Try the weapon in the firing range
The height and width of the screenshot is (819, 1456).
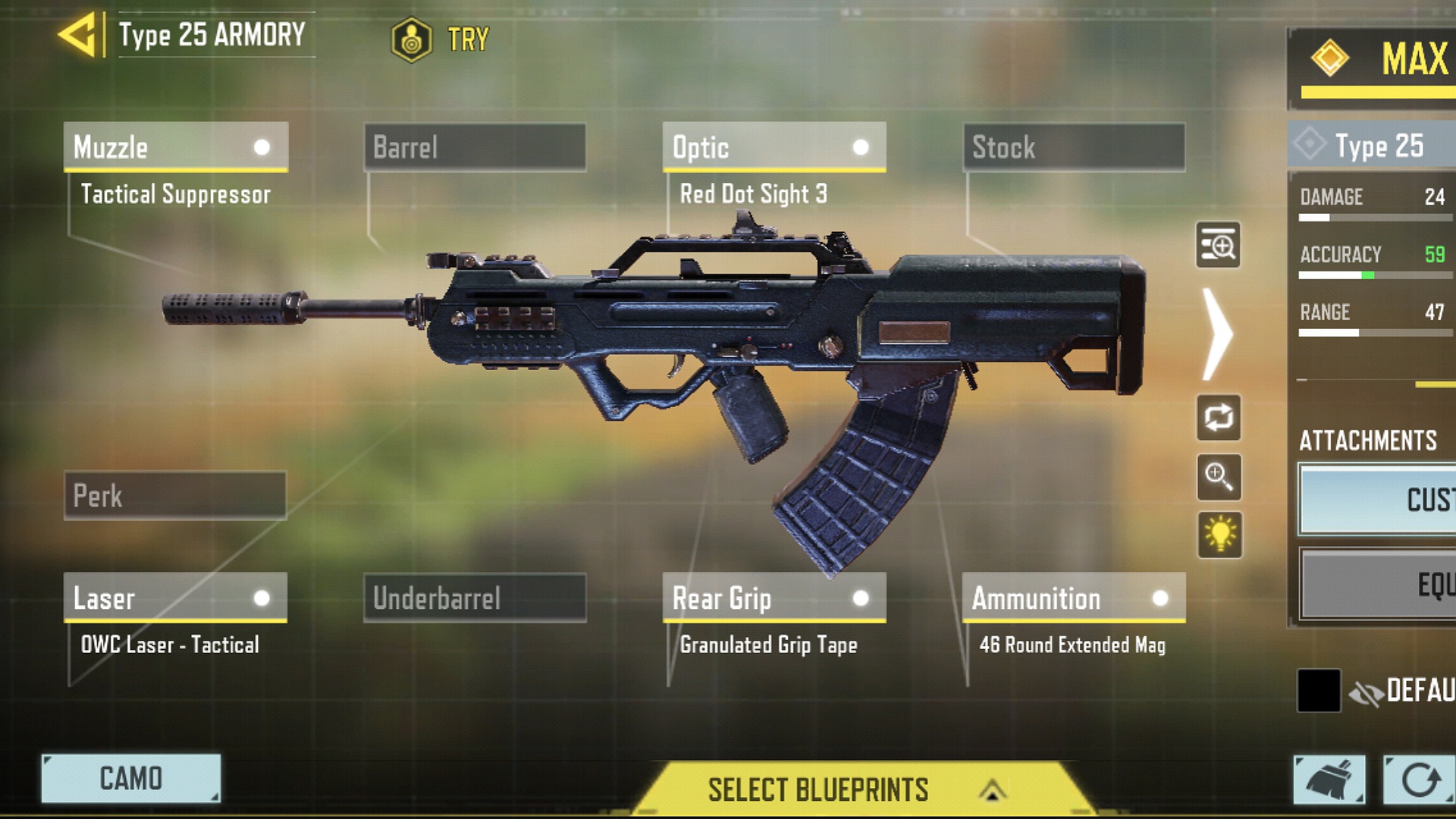click(x=441, y=39)
